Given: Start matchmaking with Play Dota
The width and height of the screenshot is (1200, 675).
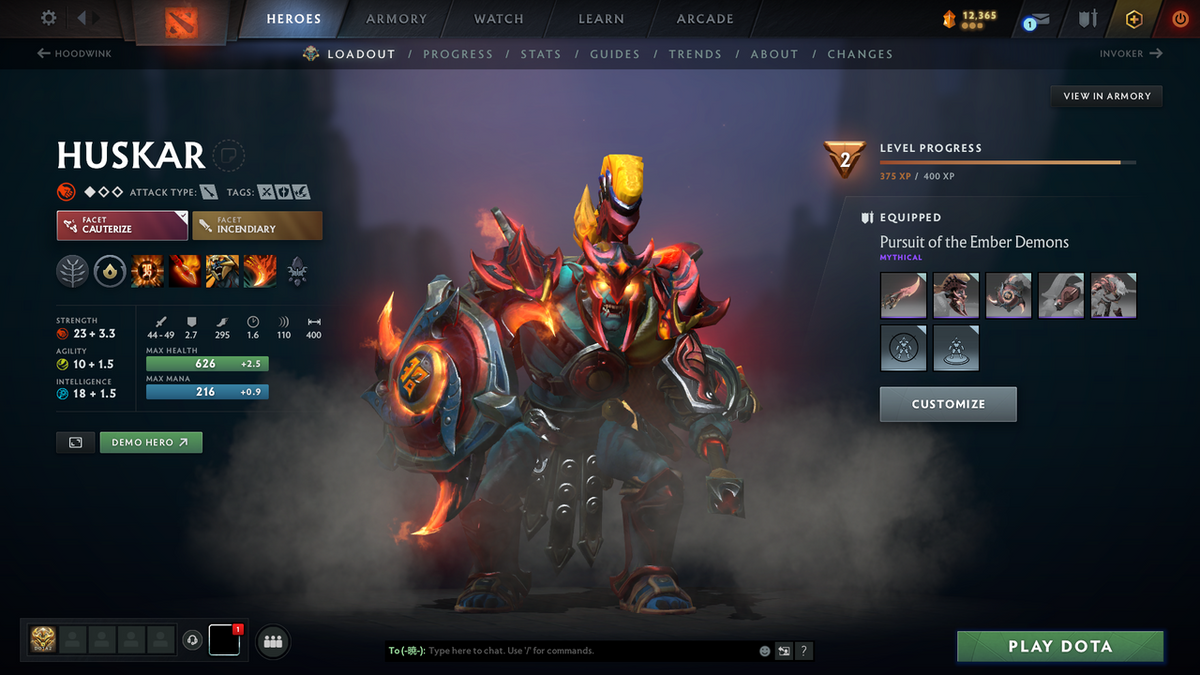Looking at the screenshot, I should (x=1060, y=646).
